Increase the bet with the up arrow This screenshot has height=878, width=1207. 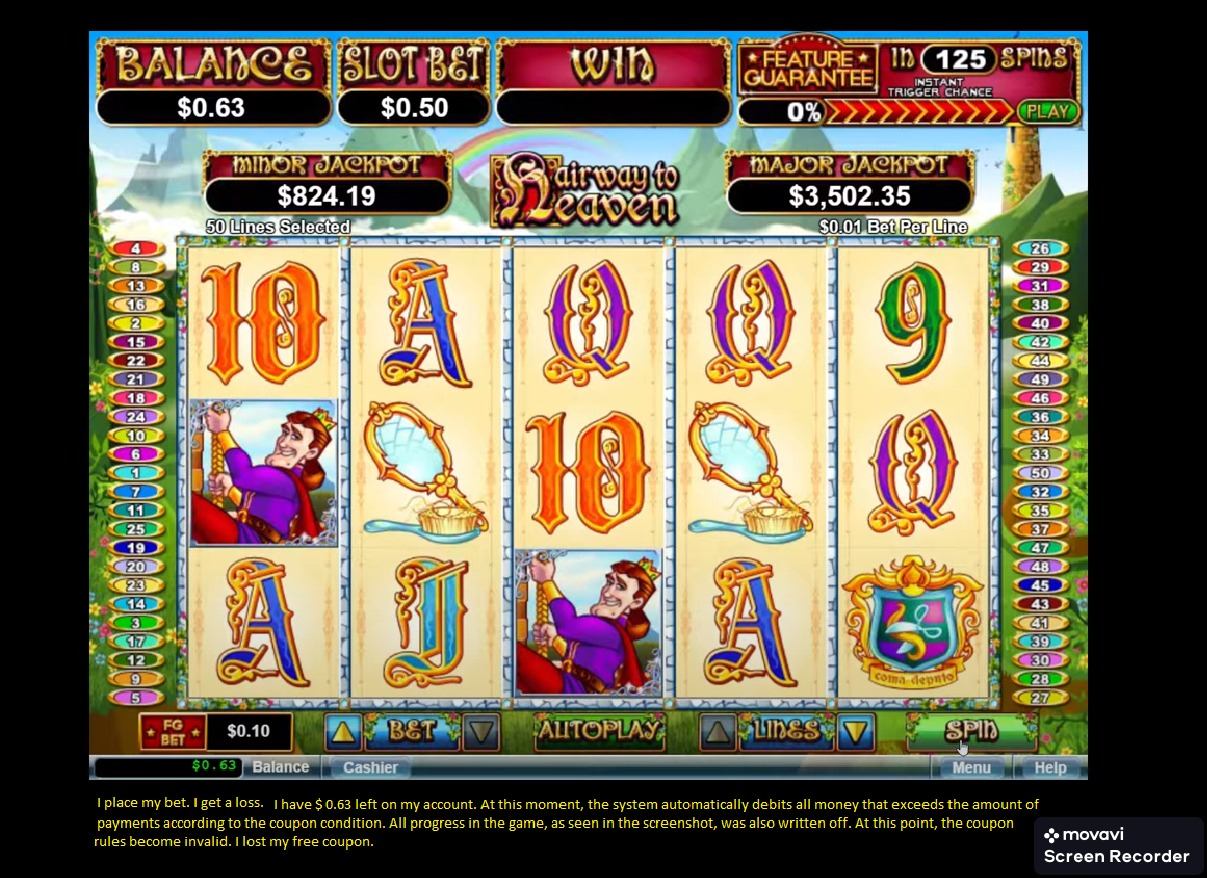tap(343, 732)
